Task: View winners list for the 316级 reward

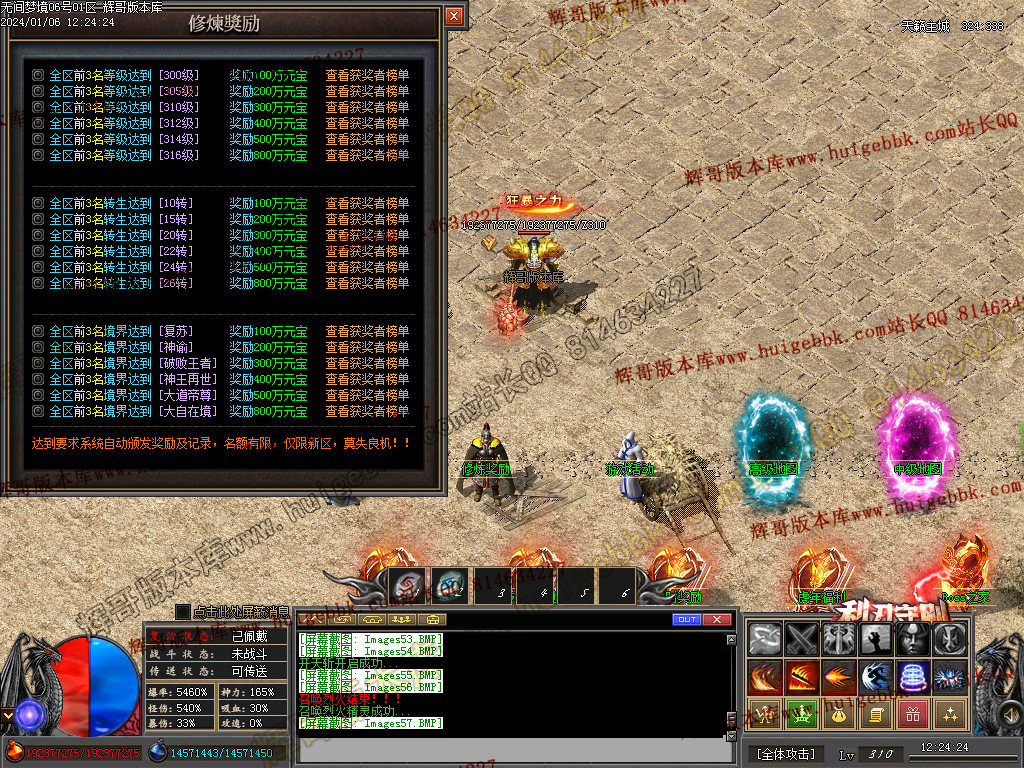Action: pyautogui.click(x=367, y=155)
